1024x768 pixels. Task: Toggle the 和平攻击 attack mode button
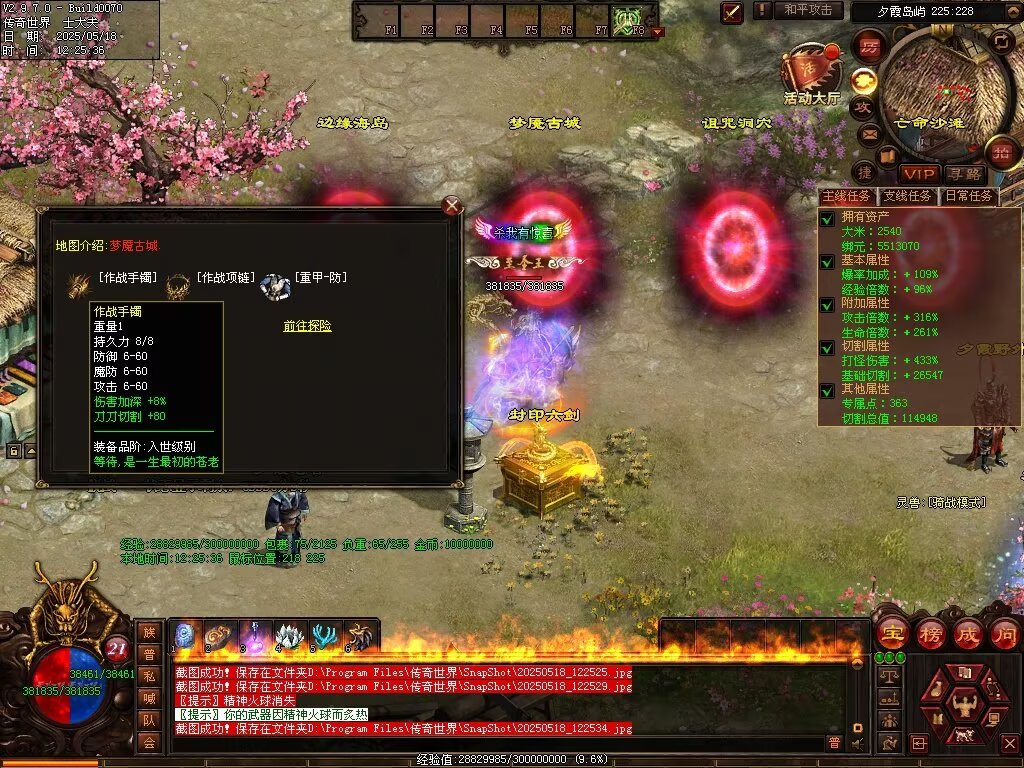[807, 10]
